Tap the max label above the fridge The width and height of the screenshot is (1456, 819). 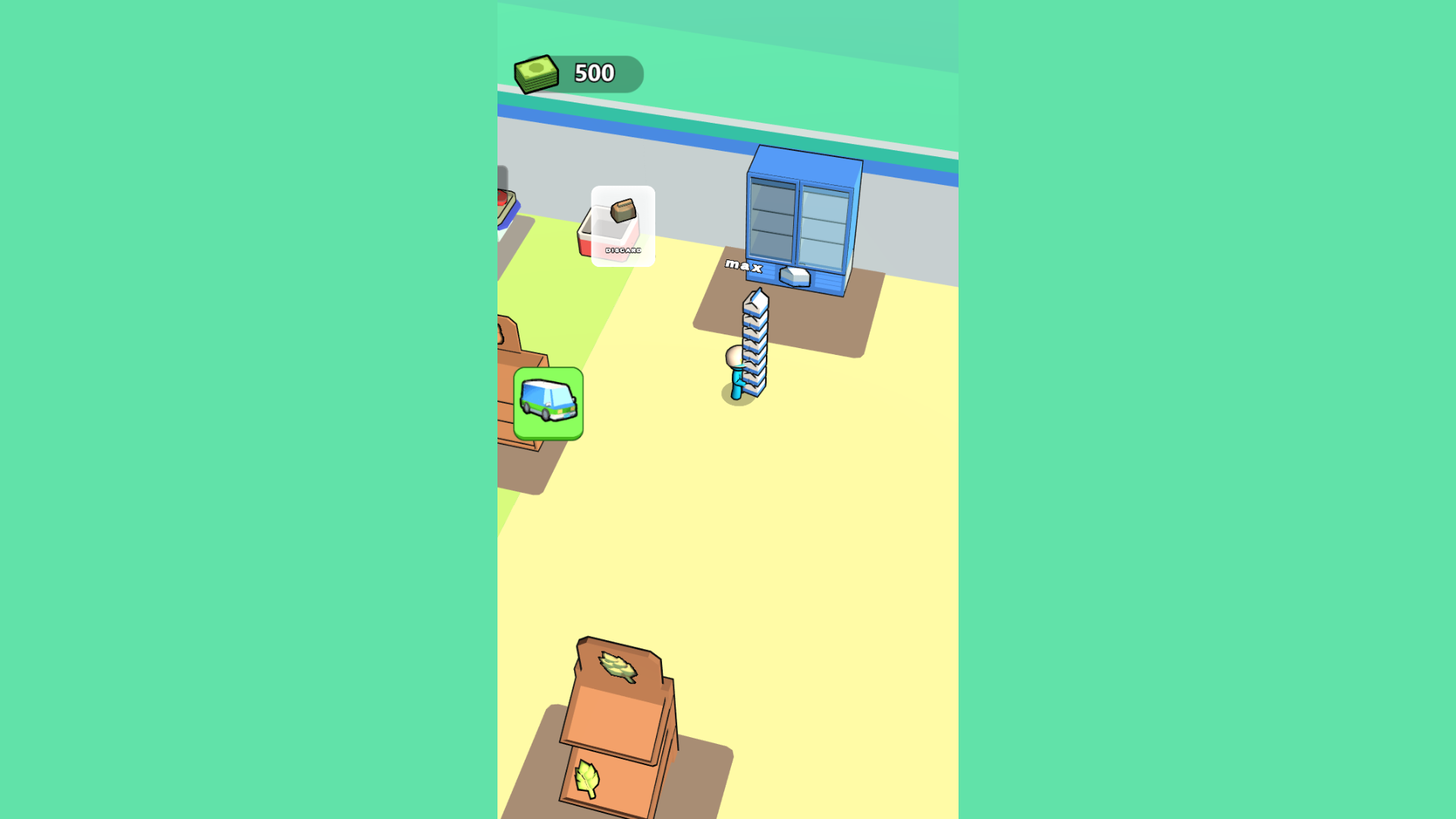click(745, 265)
